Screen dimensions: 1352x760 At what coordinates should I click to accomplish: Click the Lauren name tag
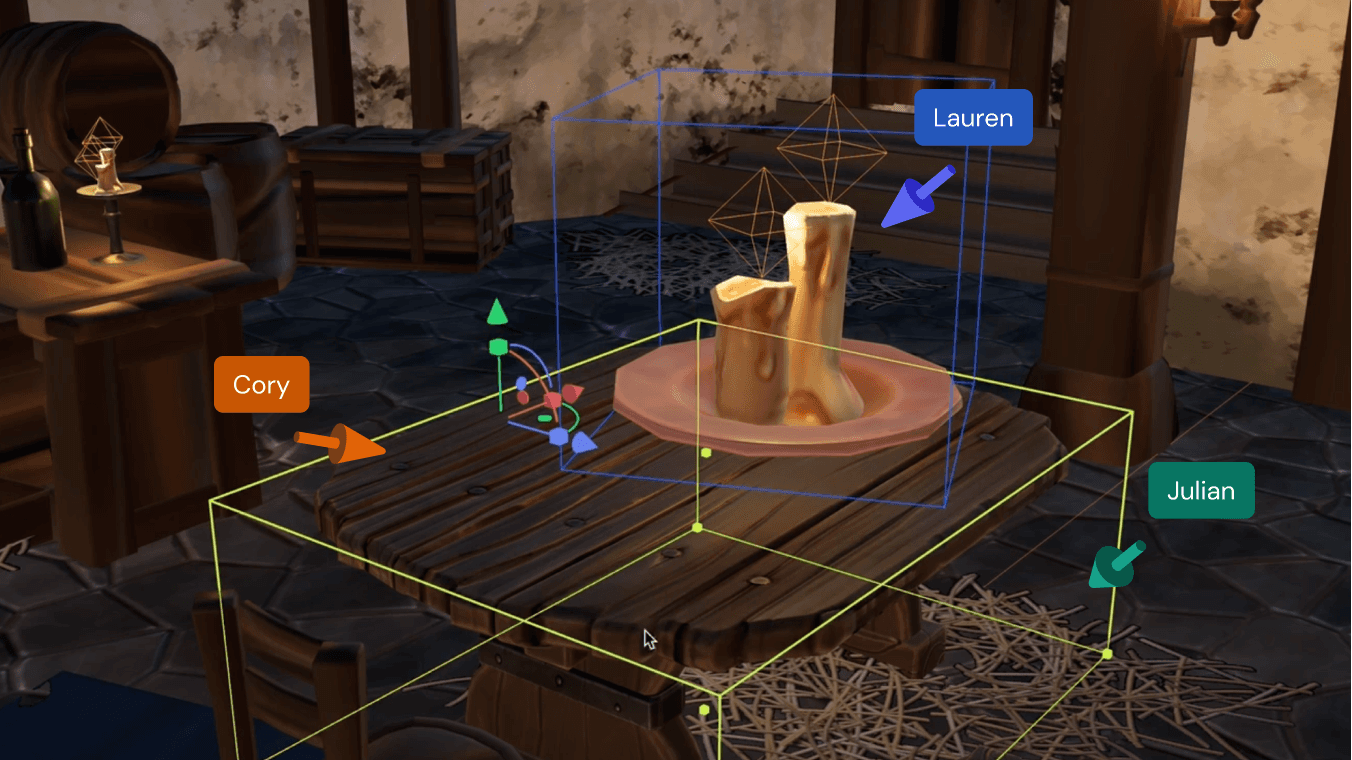(x=972, y=117)
